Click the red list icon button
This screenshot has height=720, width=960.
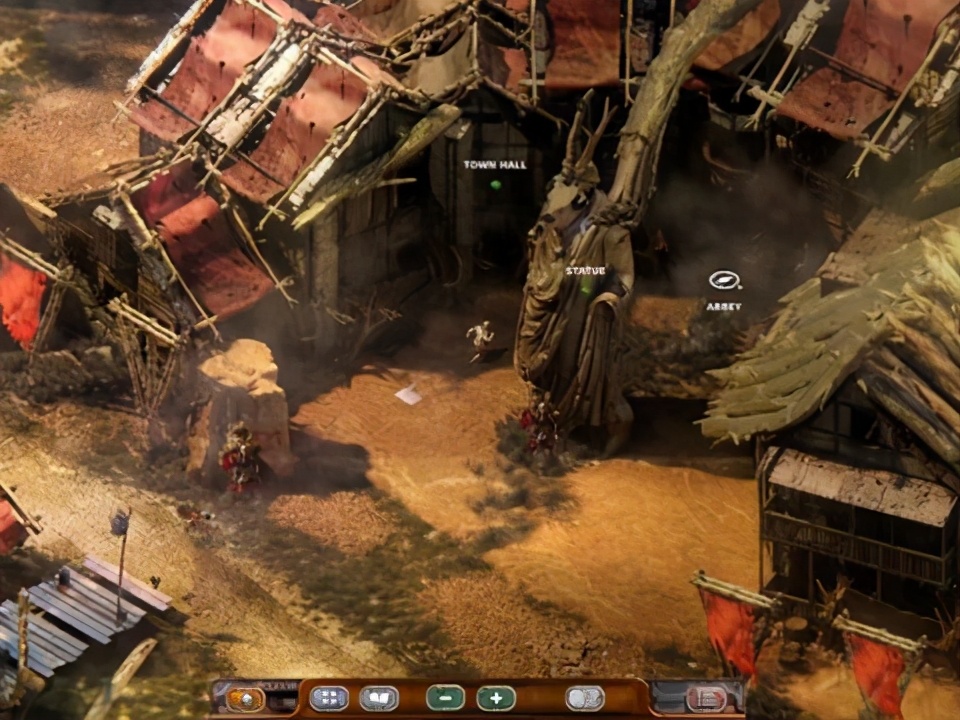(x=706, y=698)
